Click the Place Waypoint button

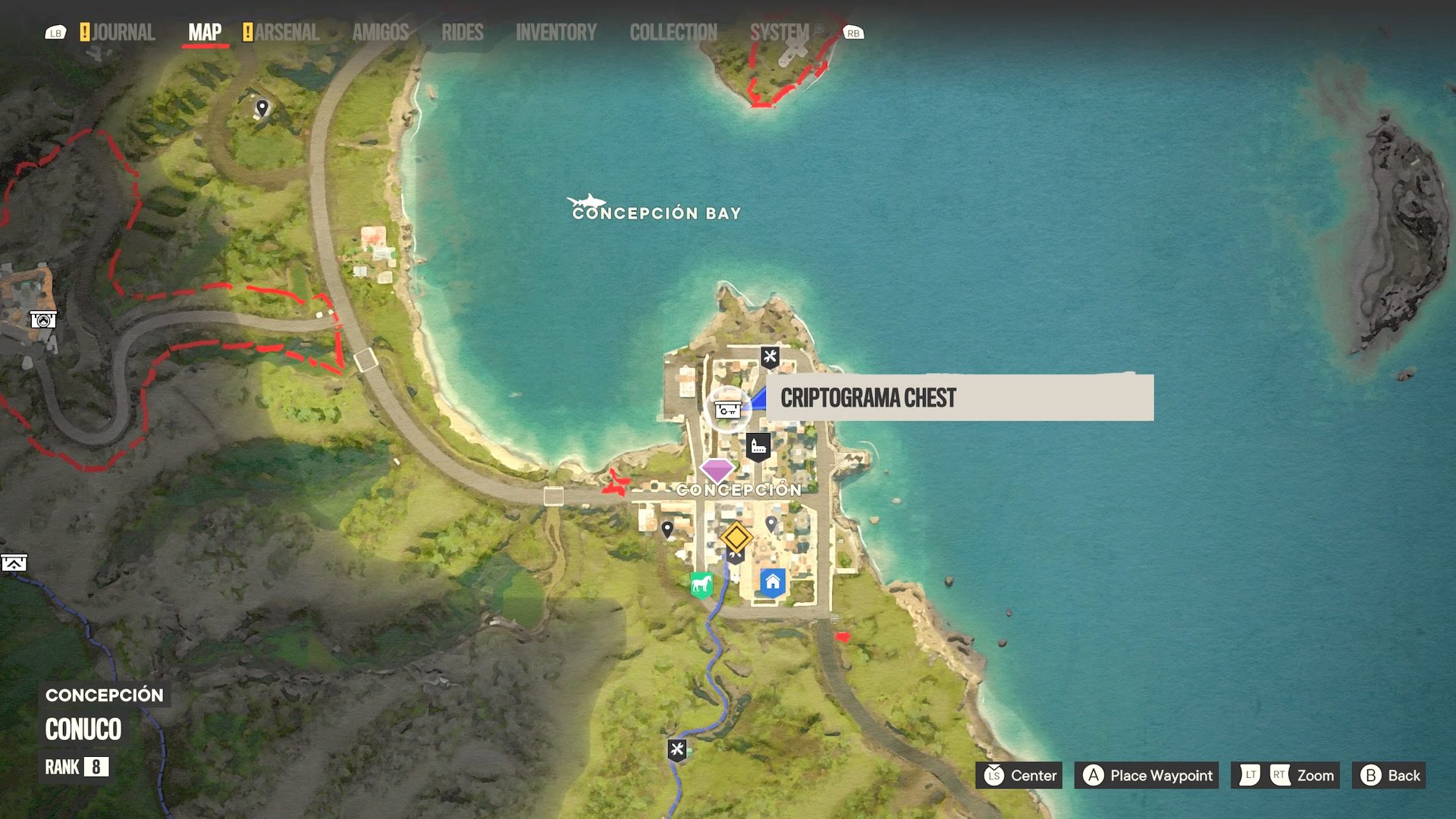[x=1147, y=775]
